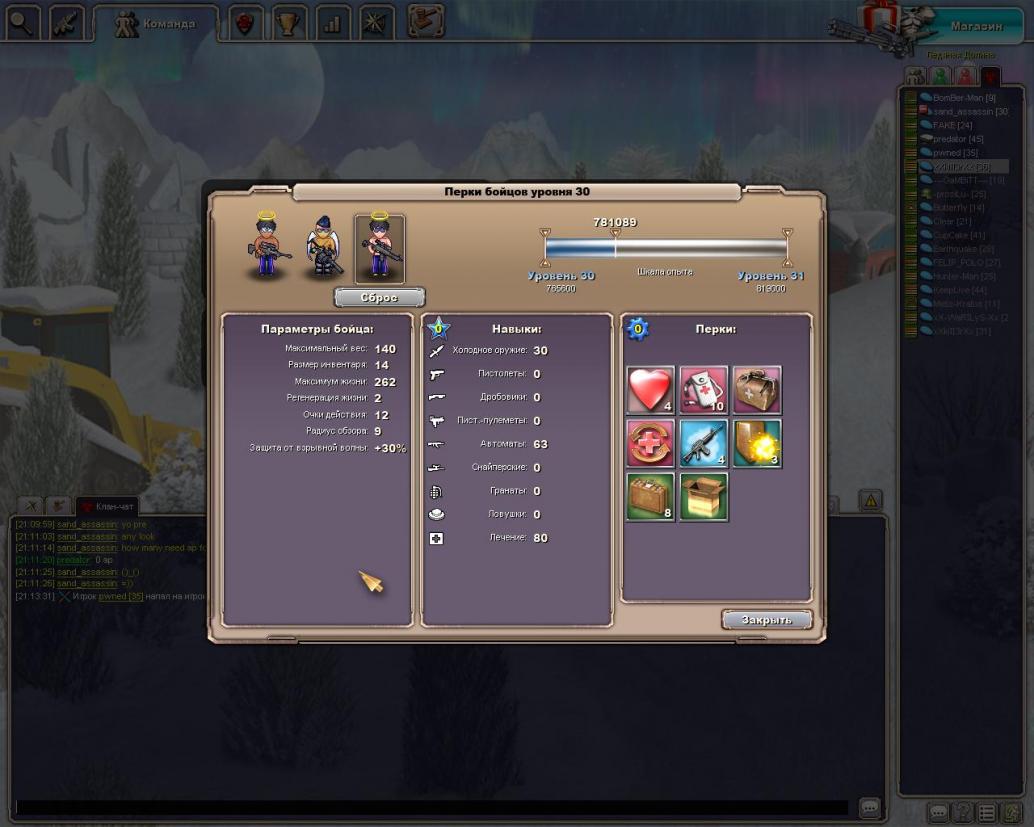The height and width of the screenshot is (827, 1034).
Task: Select the highlighted third fighter portrait
Action: (380, 249)
